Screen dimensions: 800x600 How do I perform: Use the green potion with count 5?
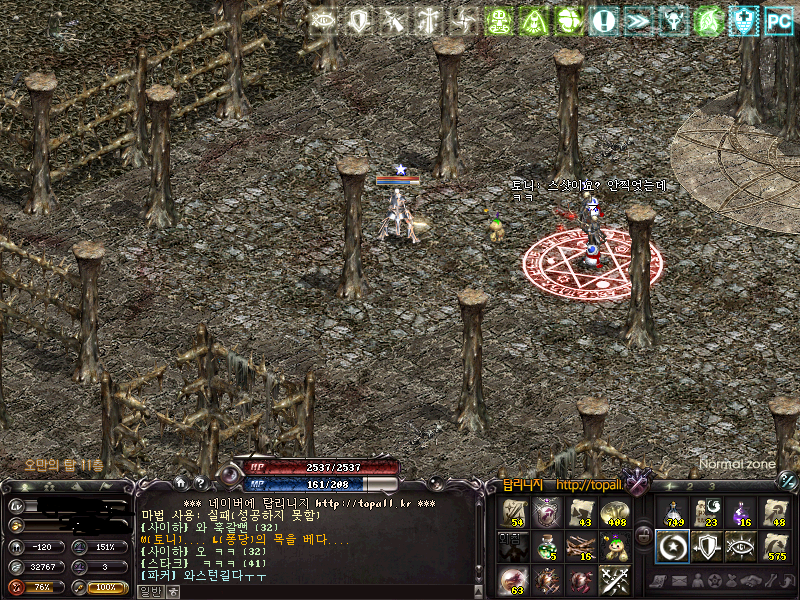pos(546,546)
